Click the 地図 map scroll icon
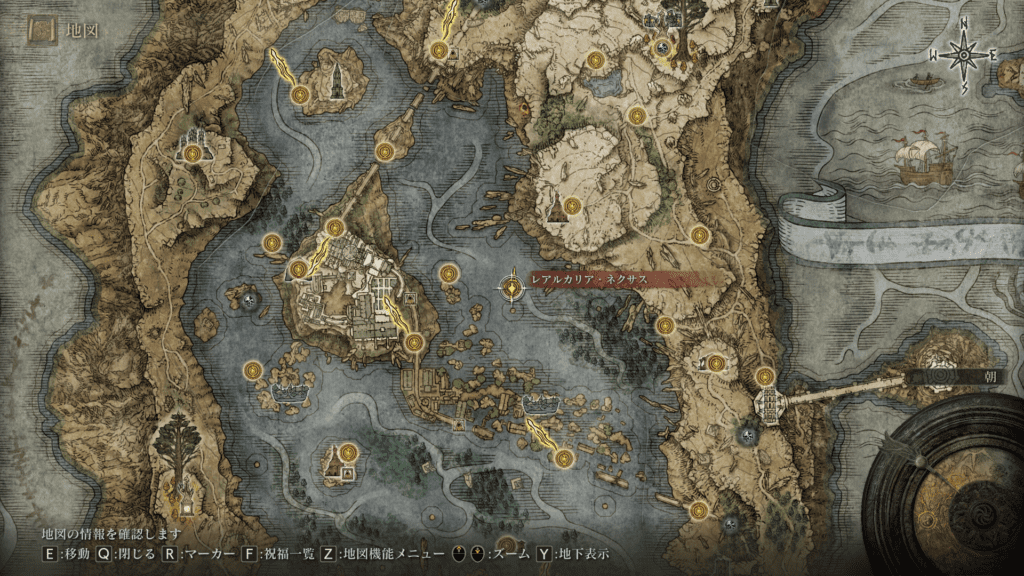This screenshot has height=576, width=1024. [x=43, y=30]
